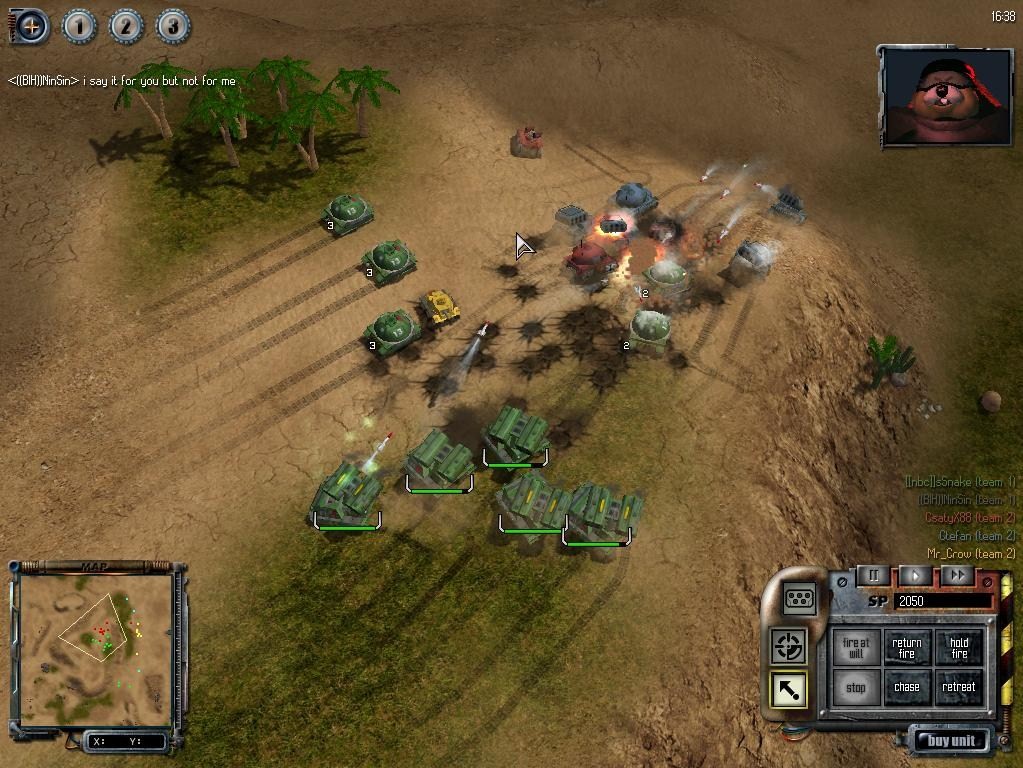The image size is (1023, 768).
Task: Choose the return fire stance
Action: (907, 649)
